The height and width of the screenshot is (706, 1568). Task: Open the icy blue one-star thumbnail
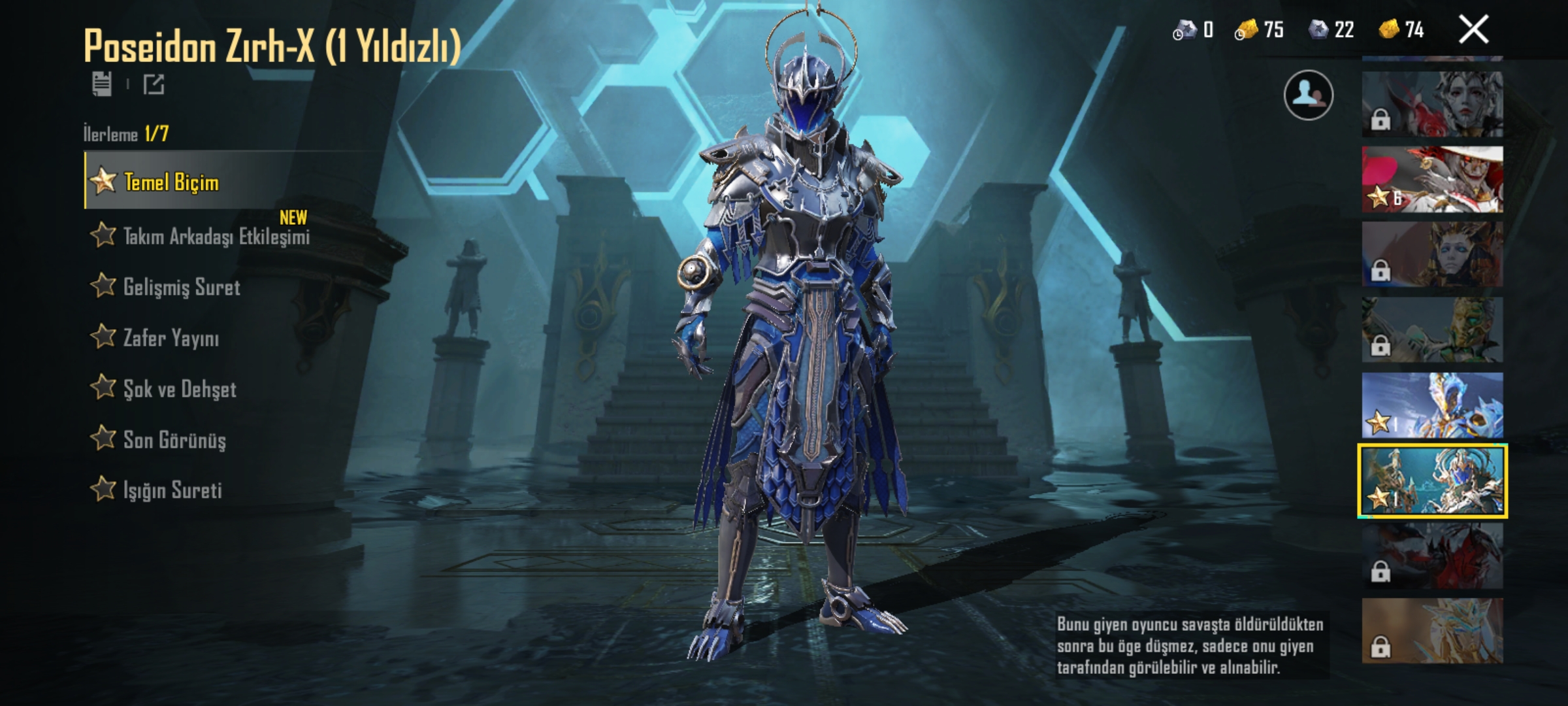(x=1432, y=405)
